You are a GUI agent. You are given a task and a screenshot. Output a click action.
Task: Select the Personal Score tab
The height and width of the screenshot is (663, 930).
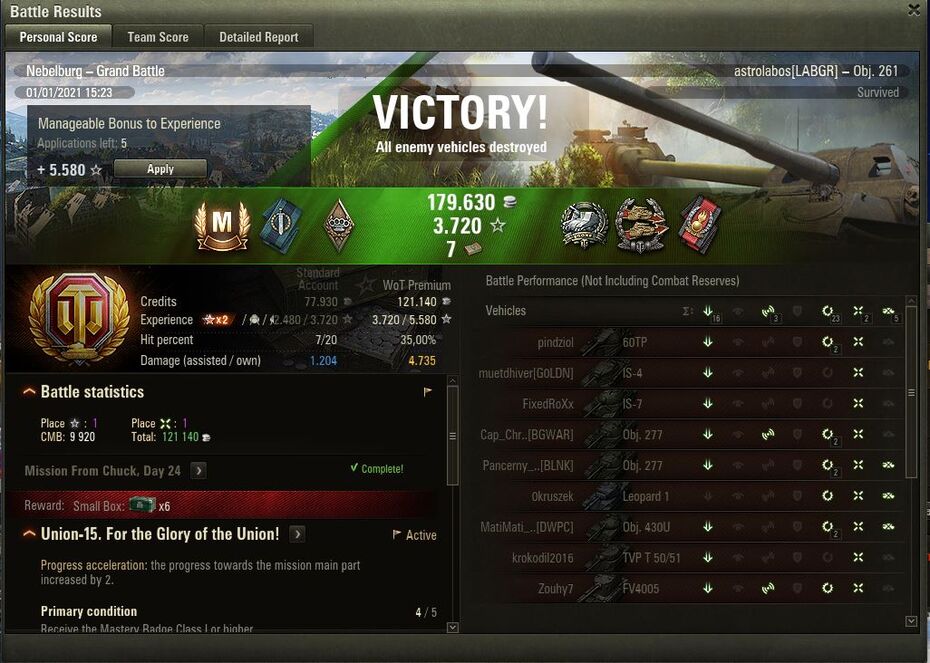[x=58, y=37]
